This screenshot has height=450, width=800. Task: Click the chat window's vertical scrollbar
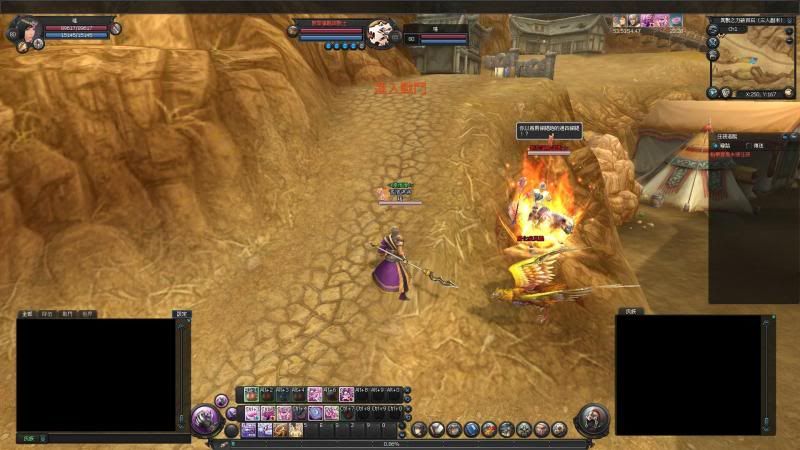click(182, 372)
